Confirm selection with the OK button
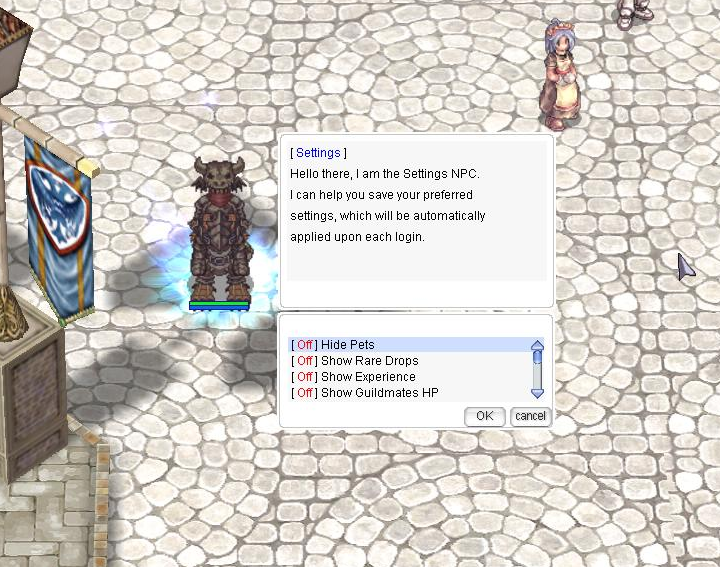720x567 pixels. tap(484, 416)
